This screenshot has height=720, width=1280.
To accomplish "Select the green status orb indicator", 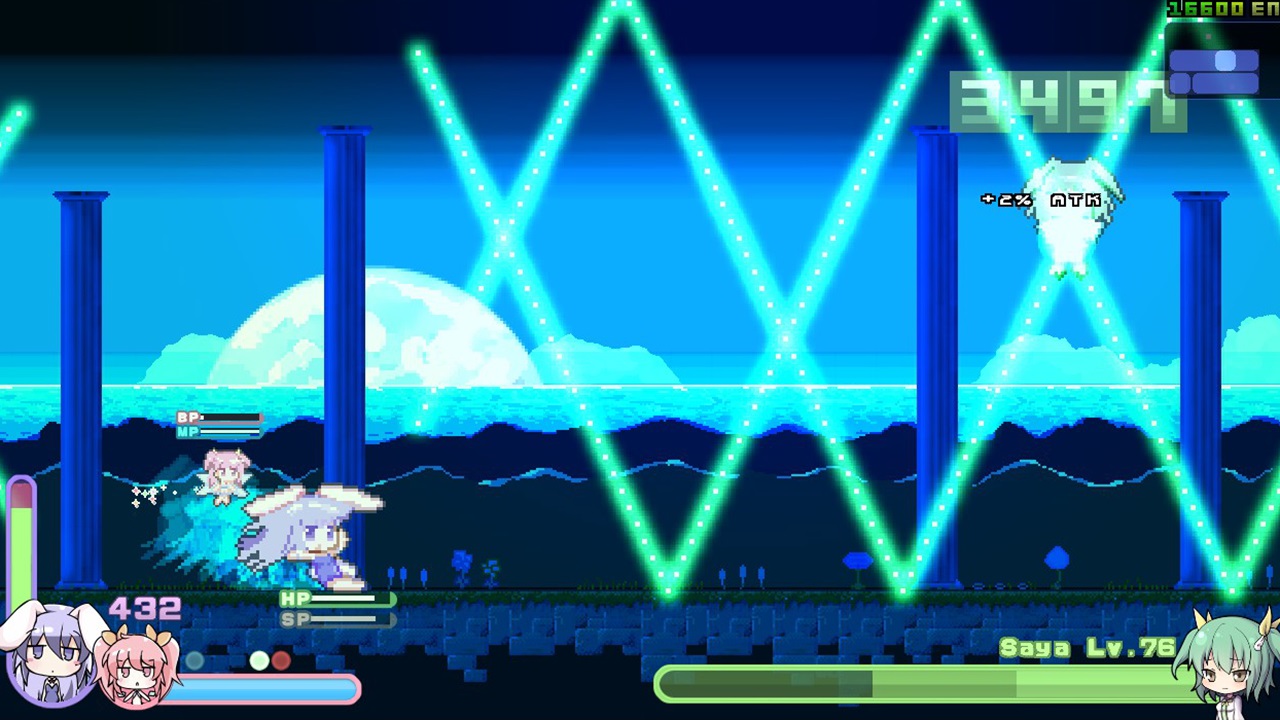I will [x=260, y=659].
